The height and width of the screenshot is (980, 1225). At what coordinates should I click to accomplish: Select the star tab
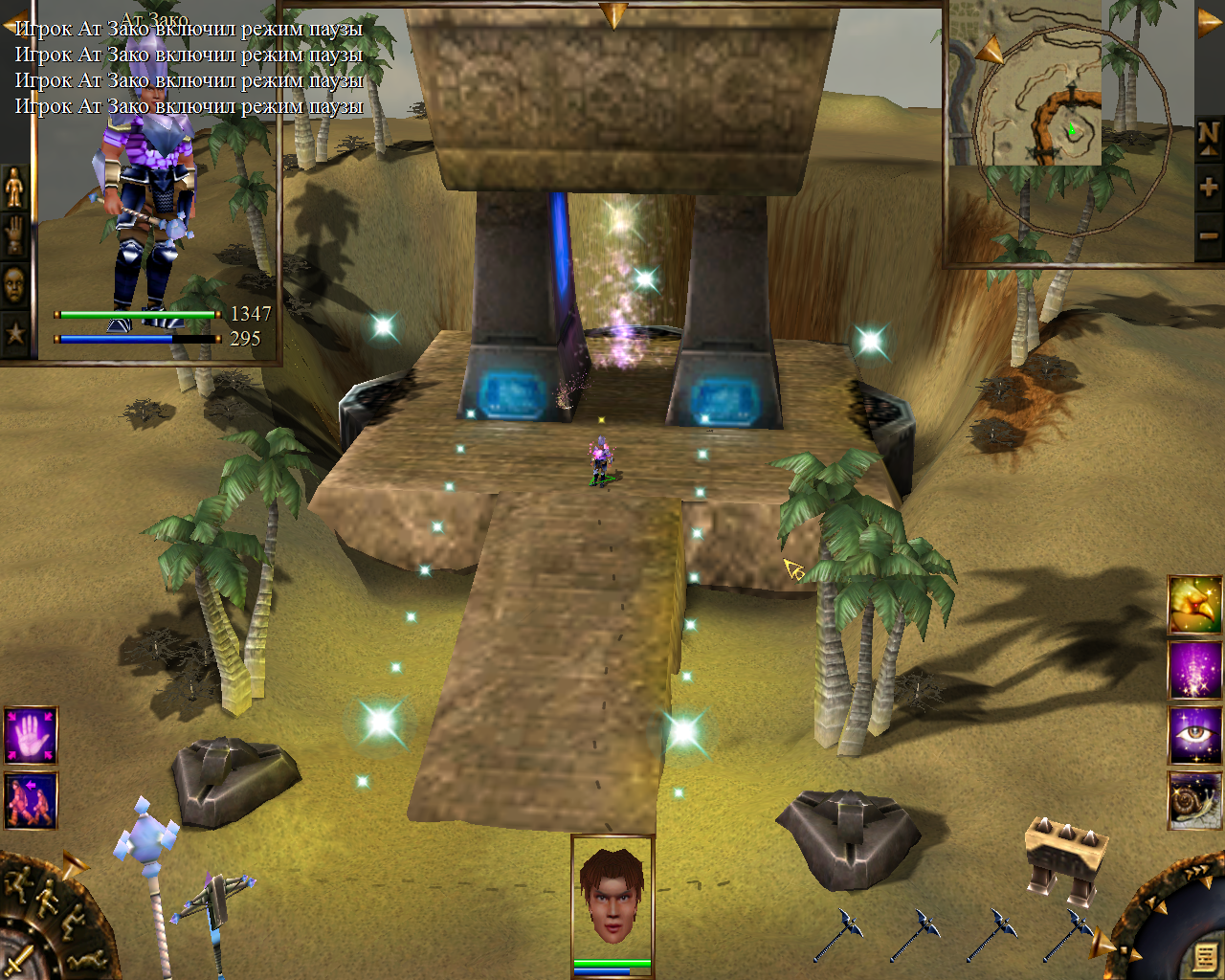pyautogui.click(x=14, y=333)
